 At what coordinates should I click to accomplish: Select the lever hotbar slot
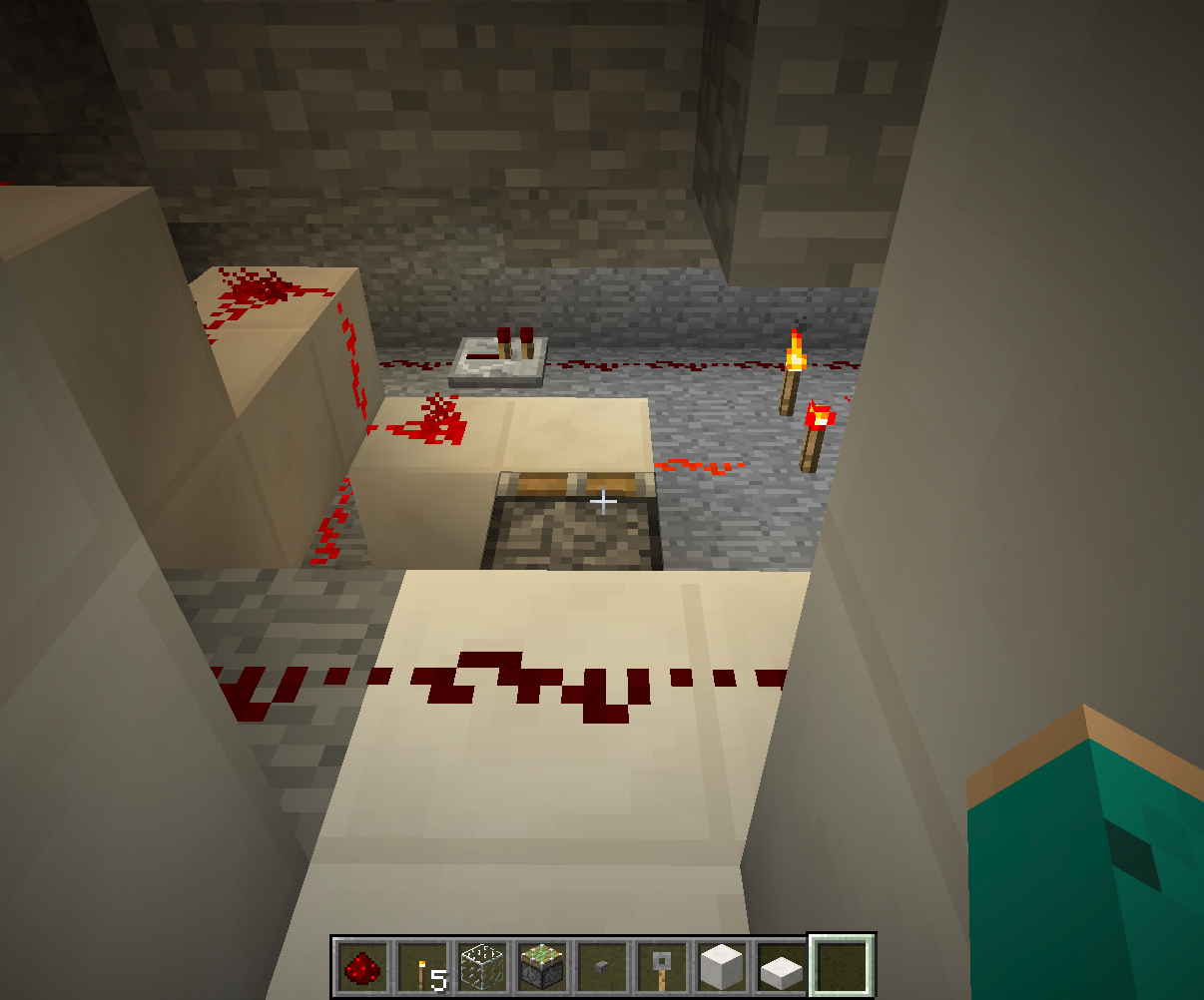[661, 966]
